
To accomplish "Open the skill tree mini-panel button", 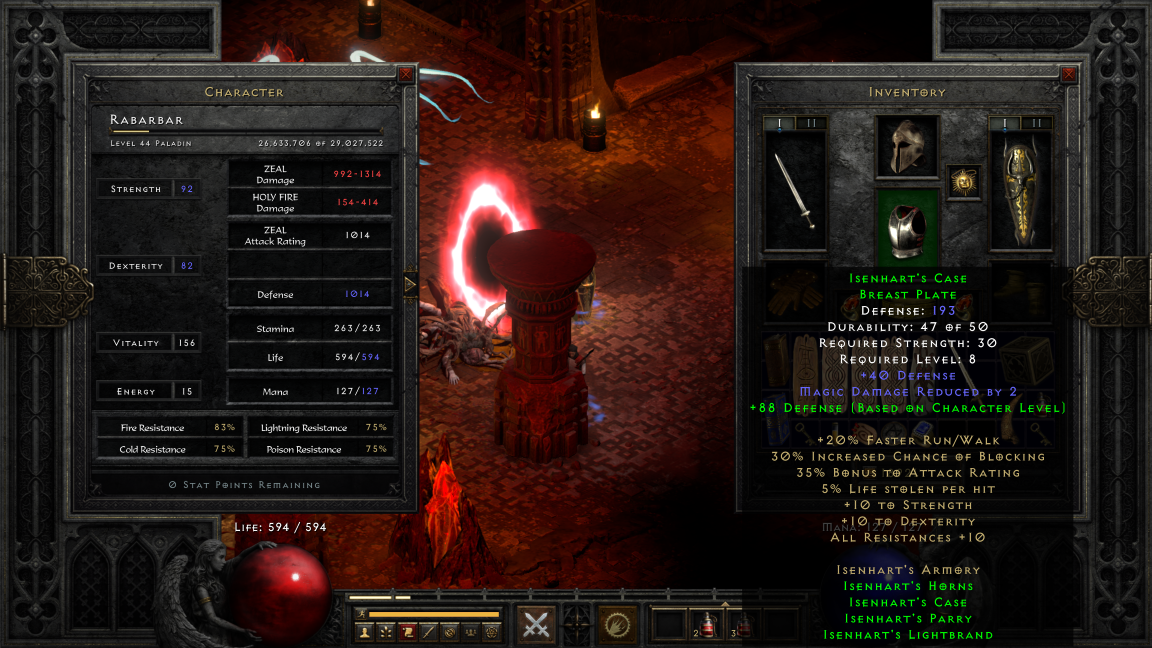I will [386, 632].
